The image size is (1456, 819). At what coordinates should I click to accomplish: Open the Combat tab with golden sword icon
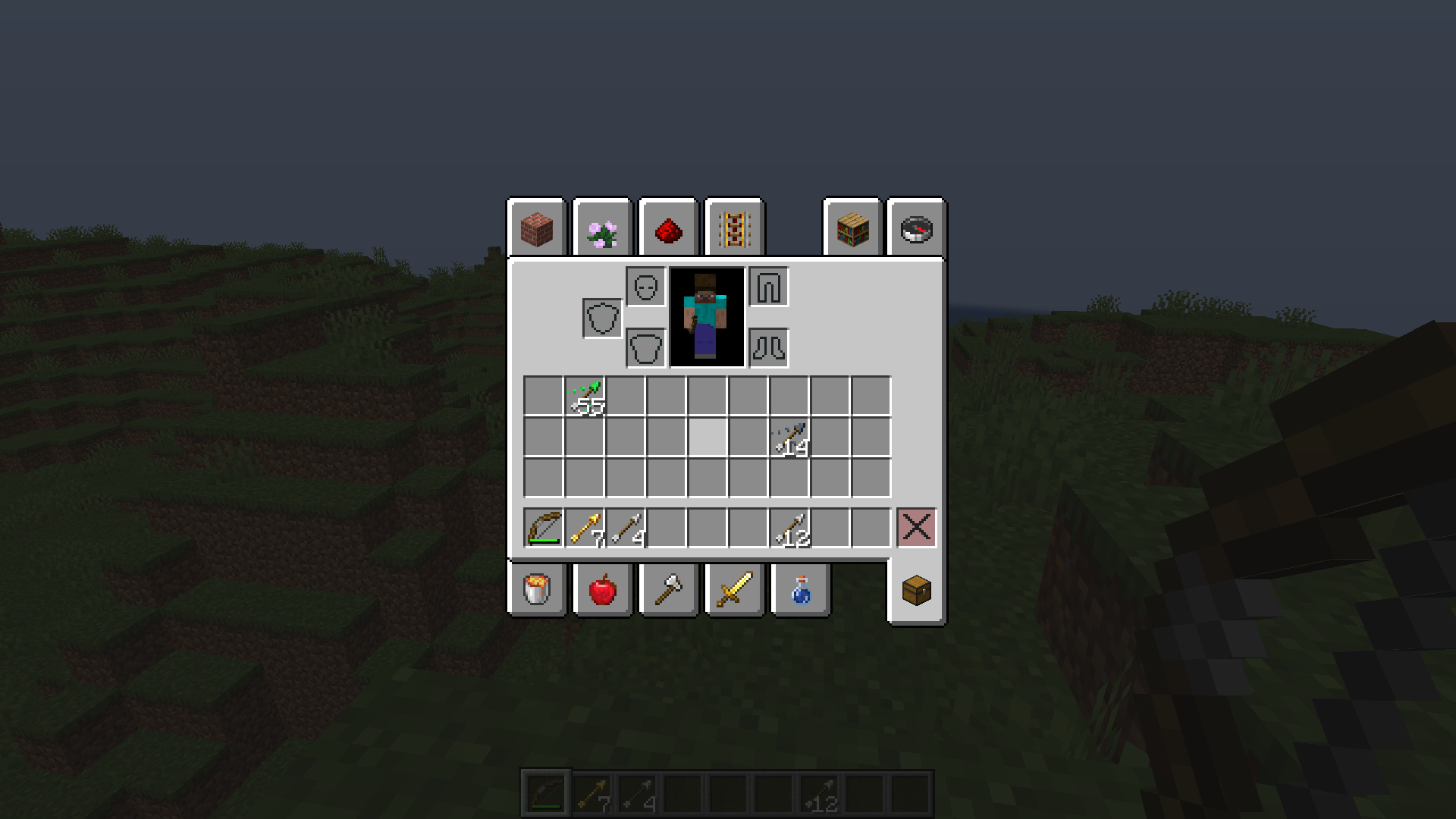733,591
